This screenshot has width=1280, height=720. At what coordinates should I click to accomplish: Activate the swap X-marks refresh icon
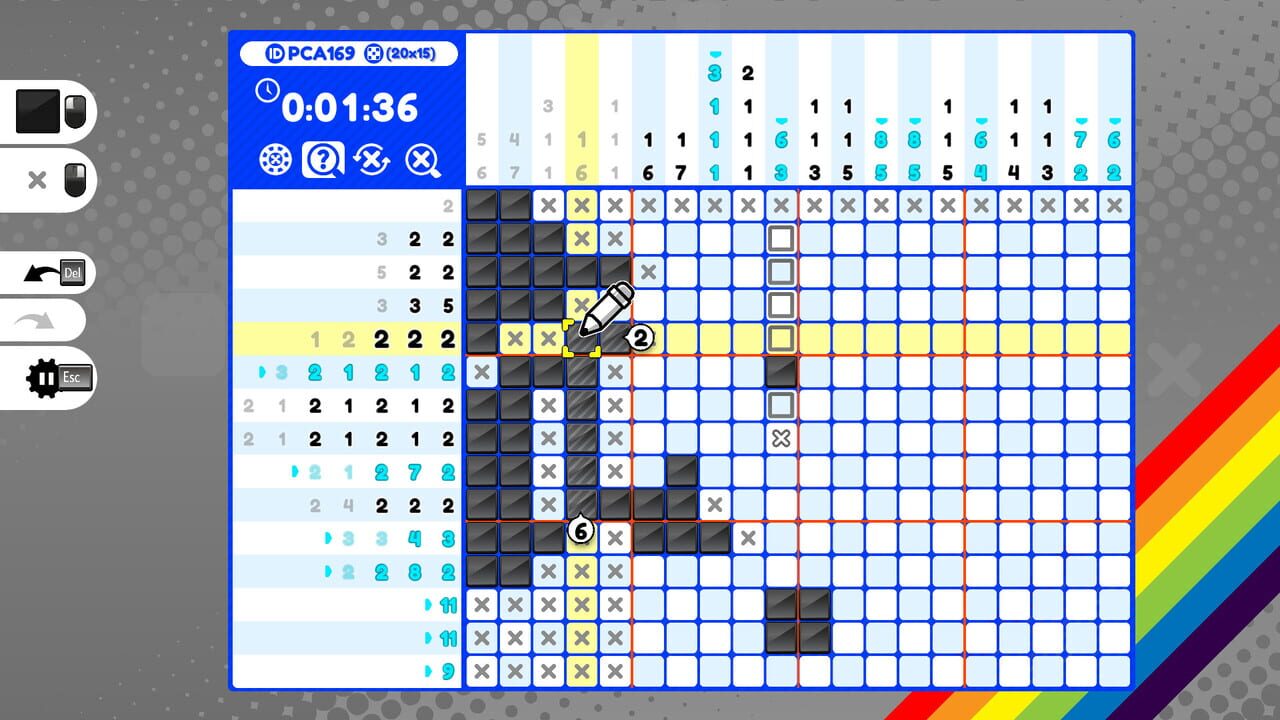(372, 161)
